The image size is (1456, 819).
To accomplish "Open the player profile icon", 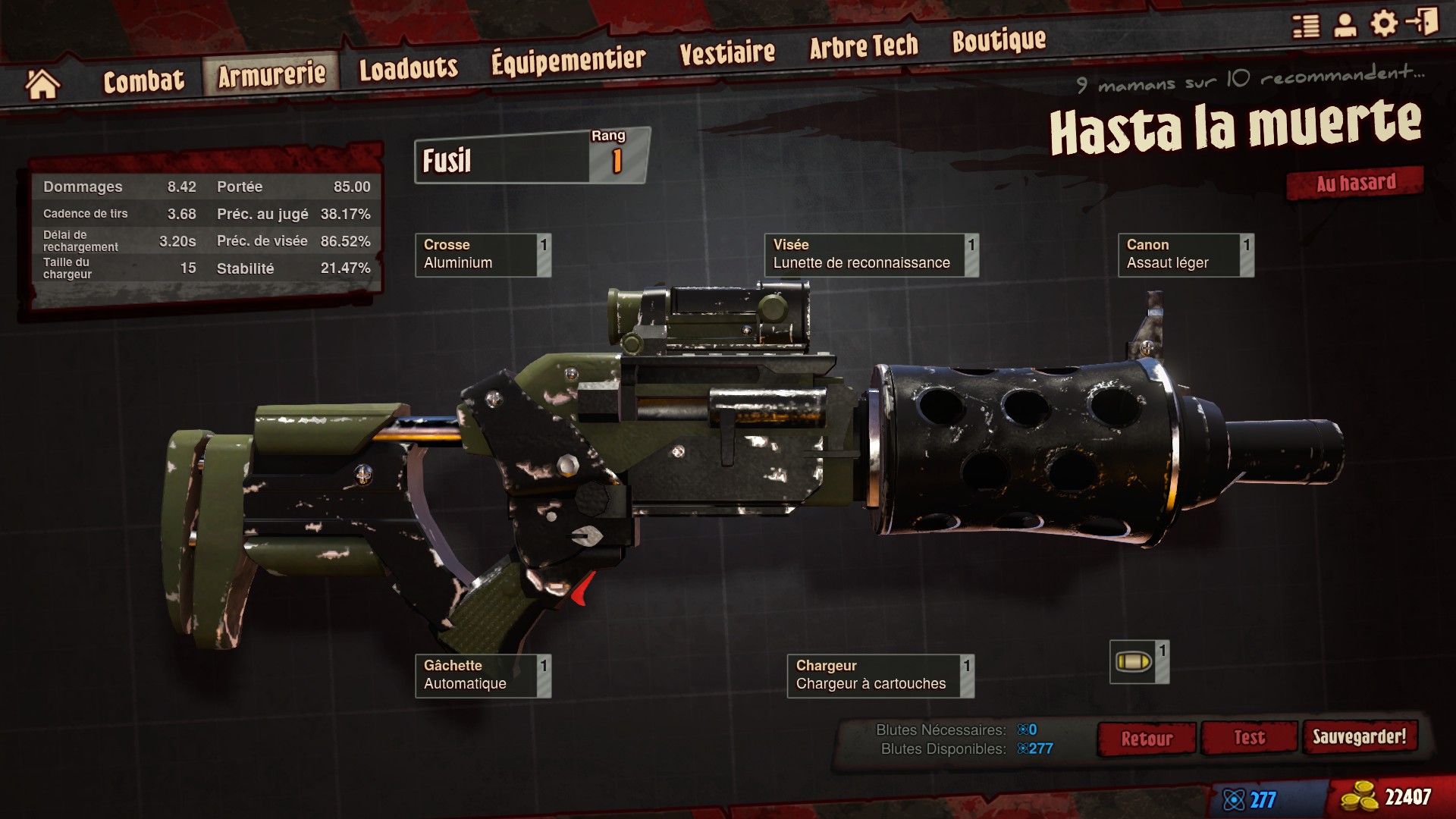I will pyautogui.click(x=1345, y=24).
